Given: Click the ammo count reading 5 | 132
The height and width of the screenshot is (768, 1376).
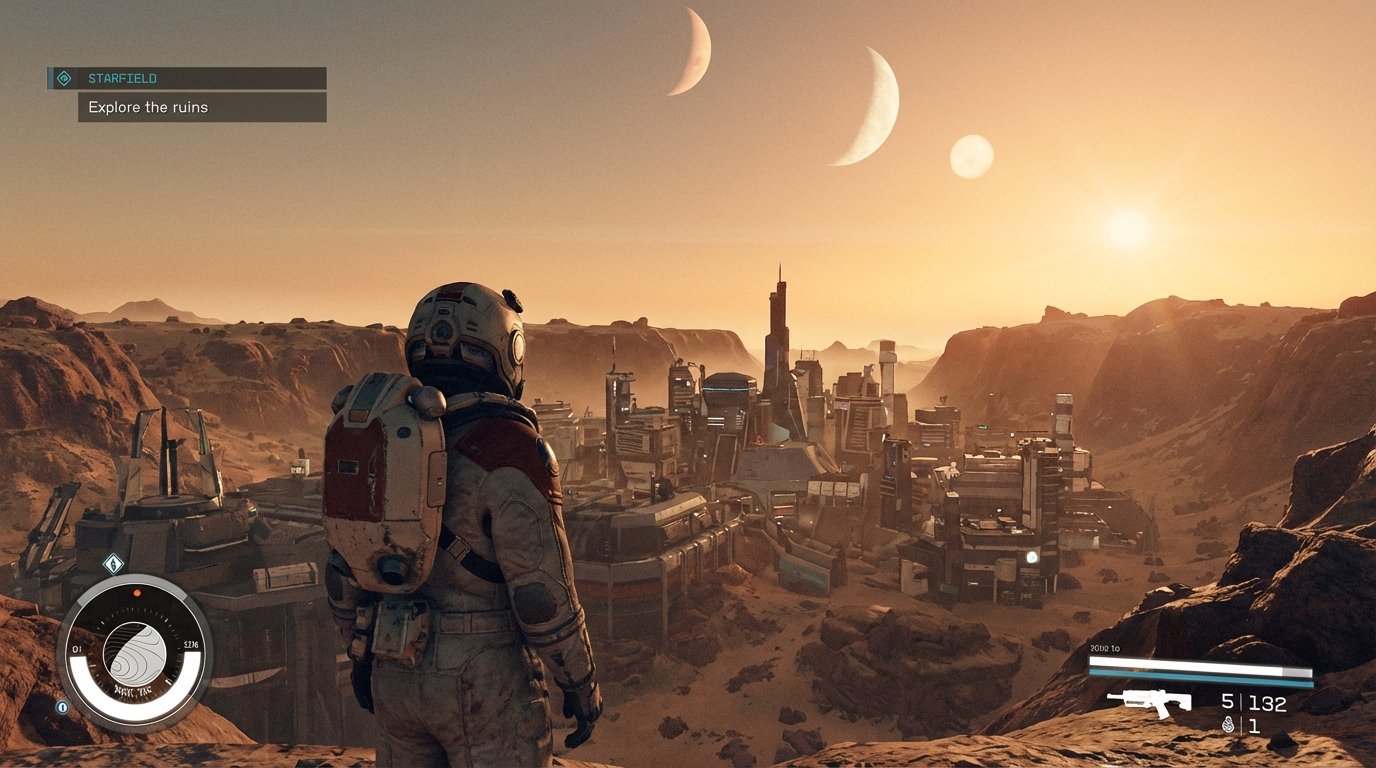Looking at the screenshot, I should pyautogui.click(x=1252, y=702).
